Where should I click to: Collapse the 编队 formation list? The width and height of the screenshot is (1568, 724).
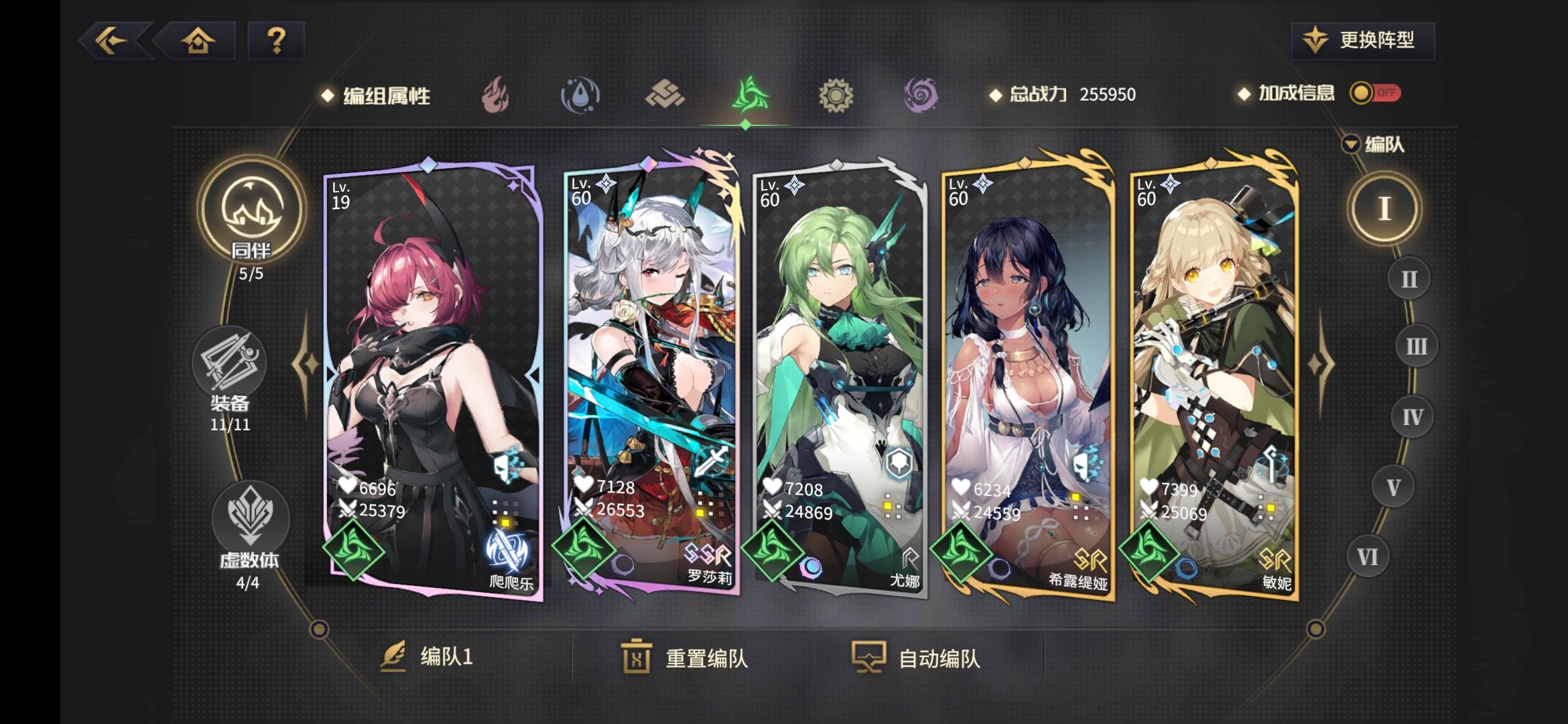point(1350,143)
